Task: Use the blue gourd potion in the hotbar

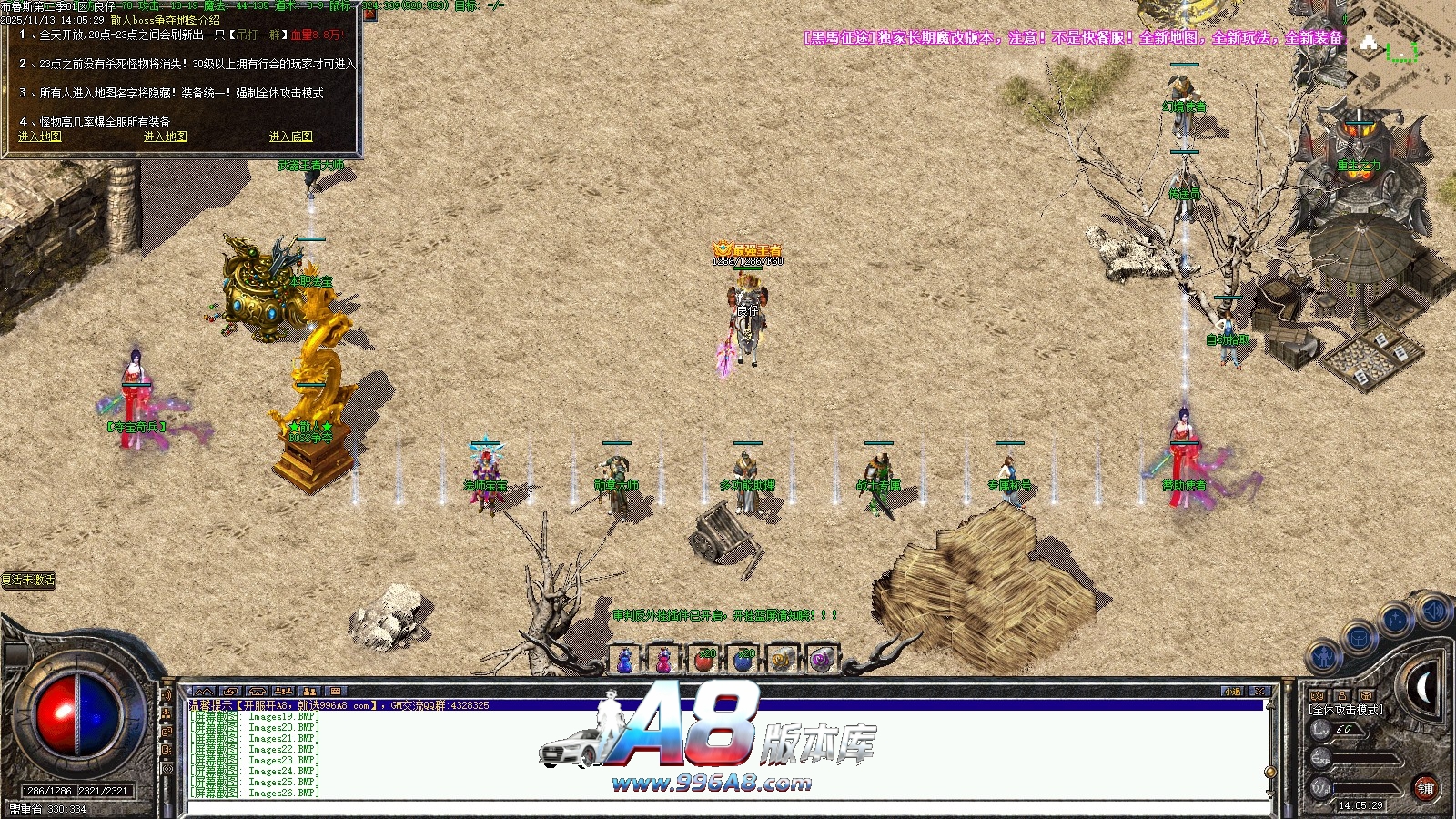Action: tap(625, 661)
